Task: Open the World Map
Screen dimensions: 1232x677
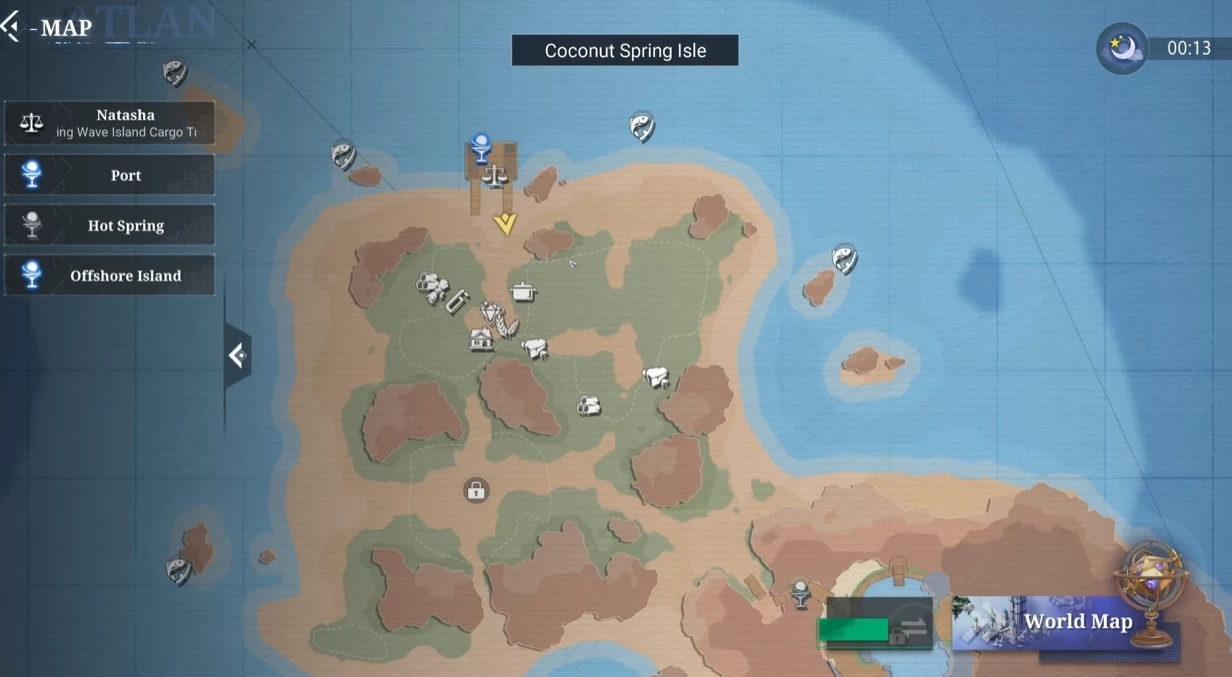Action: pyautogui.click(x=1064, y=622)
